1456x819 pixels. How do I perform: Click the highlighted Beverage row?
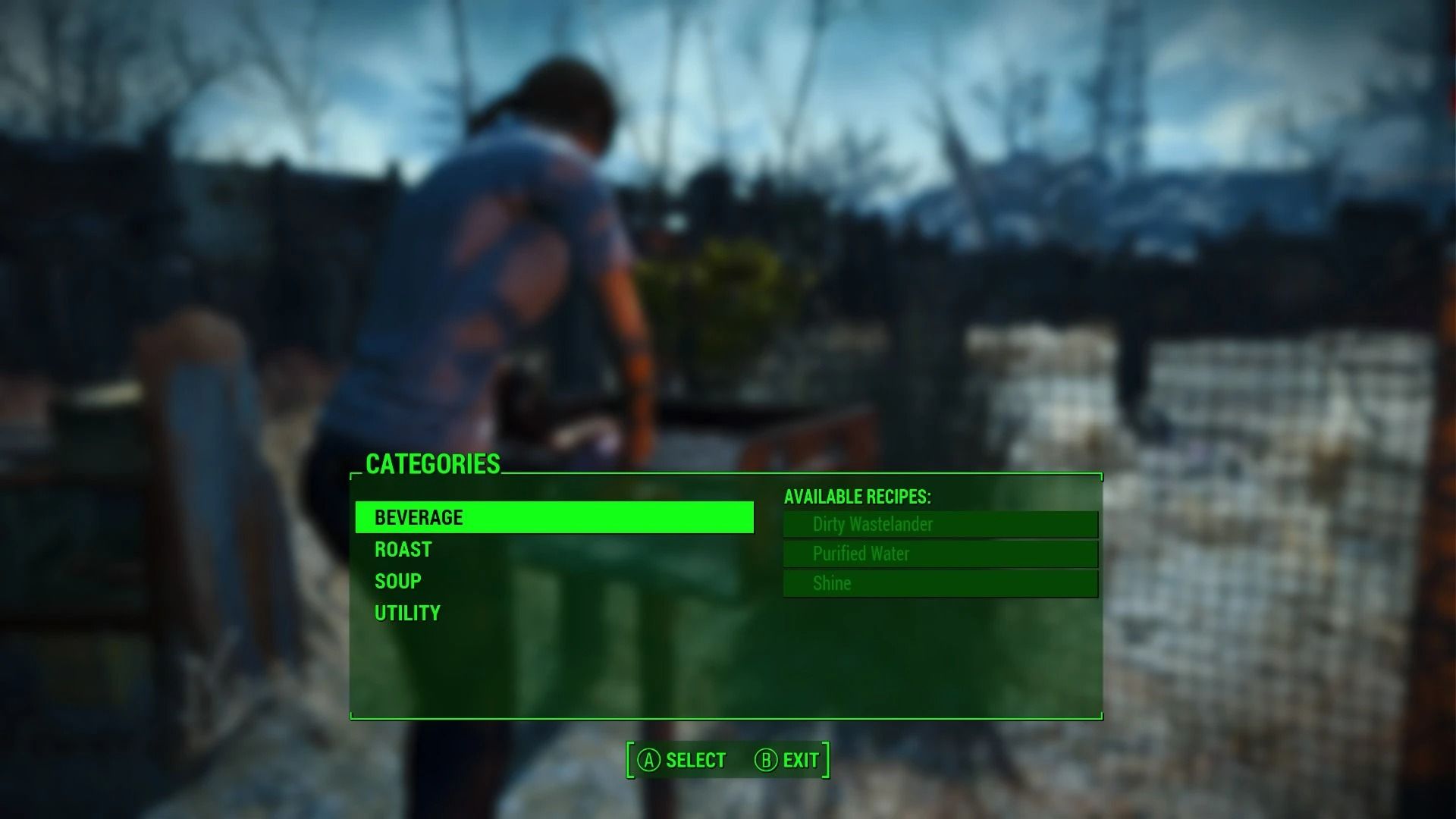click(553, 517)
